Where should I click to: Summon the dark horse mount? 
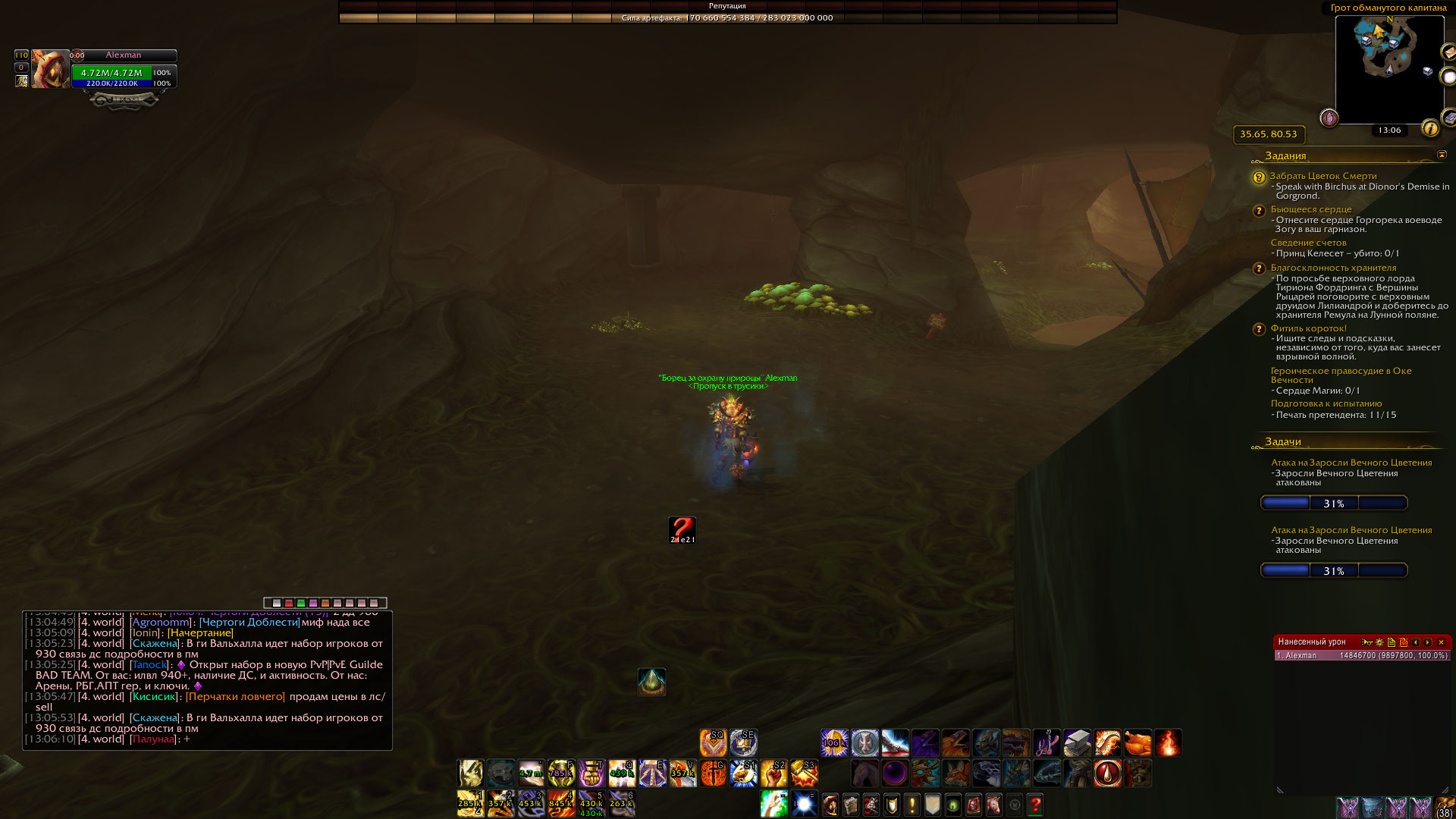[x=865, y=773]
